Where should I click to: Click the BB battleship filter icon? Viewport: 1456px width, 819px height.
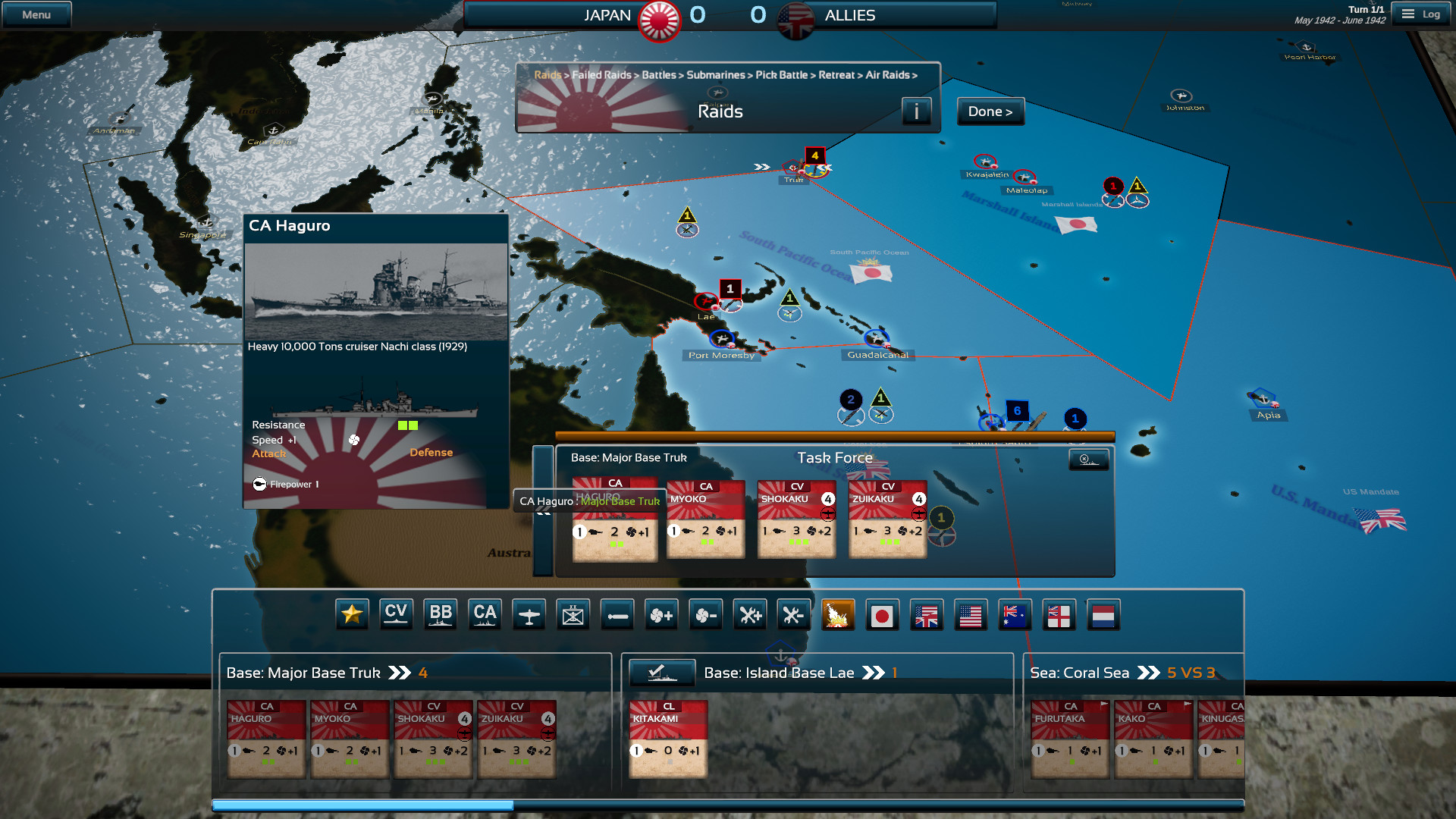[441, 614]
